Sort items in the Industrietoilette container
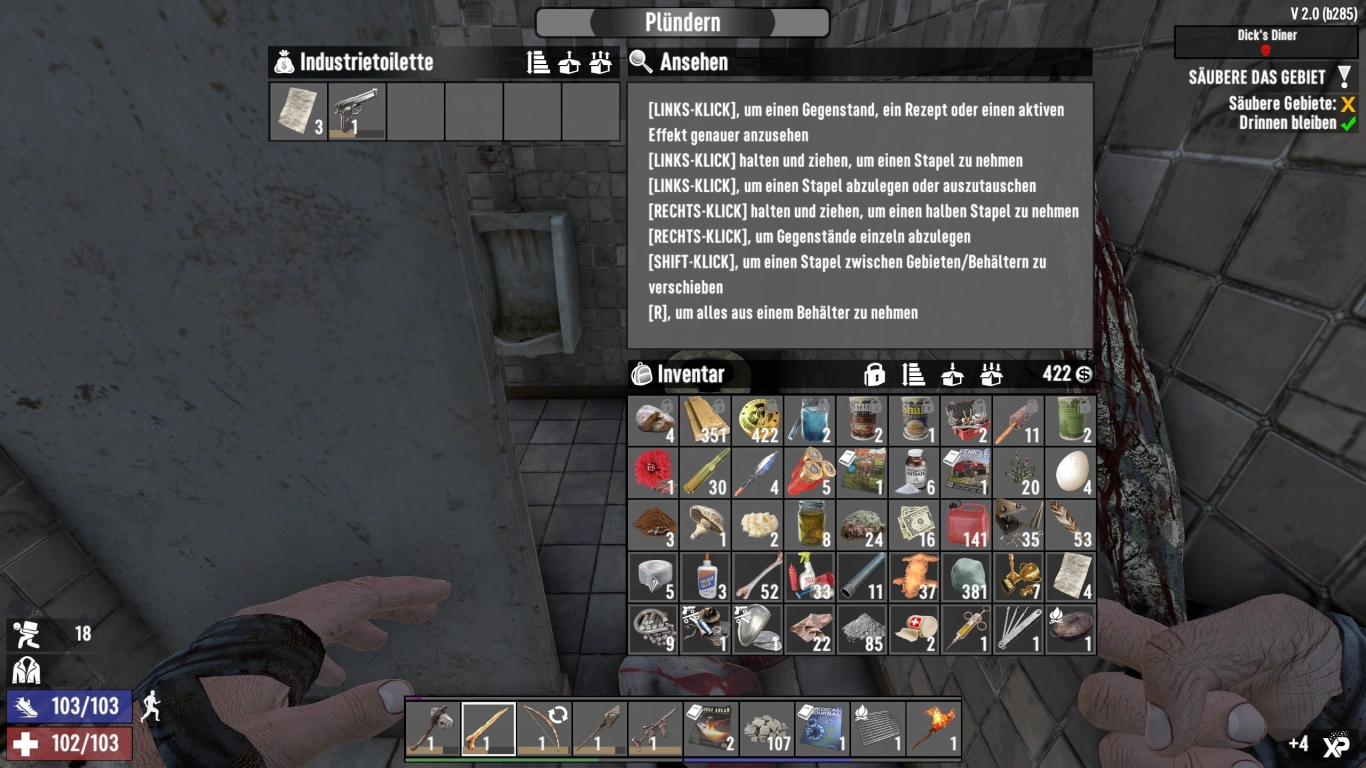The width and height of the screenshot is (1366, 768). [x=537, y=62]
